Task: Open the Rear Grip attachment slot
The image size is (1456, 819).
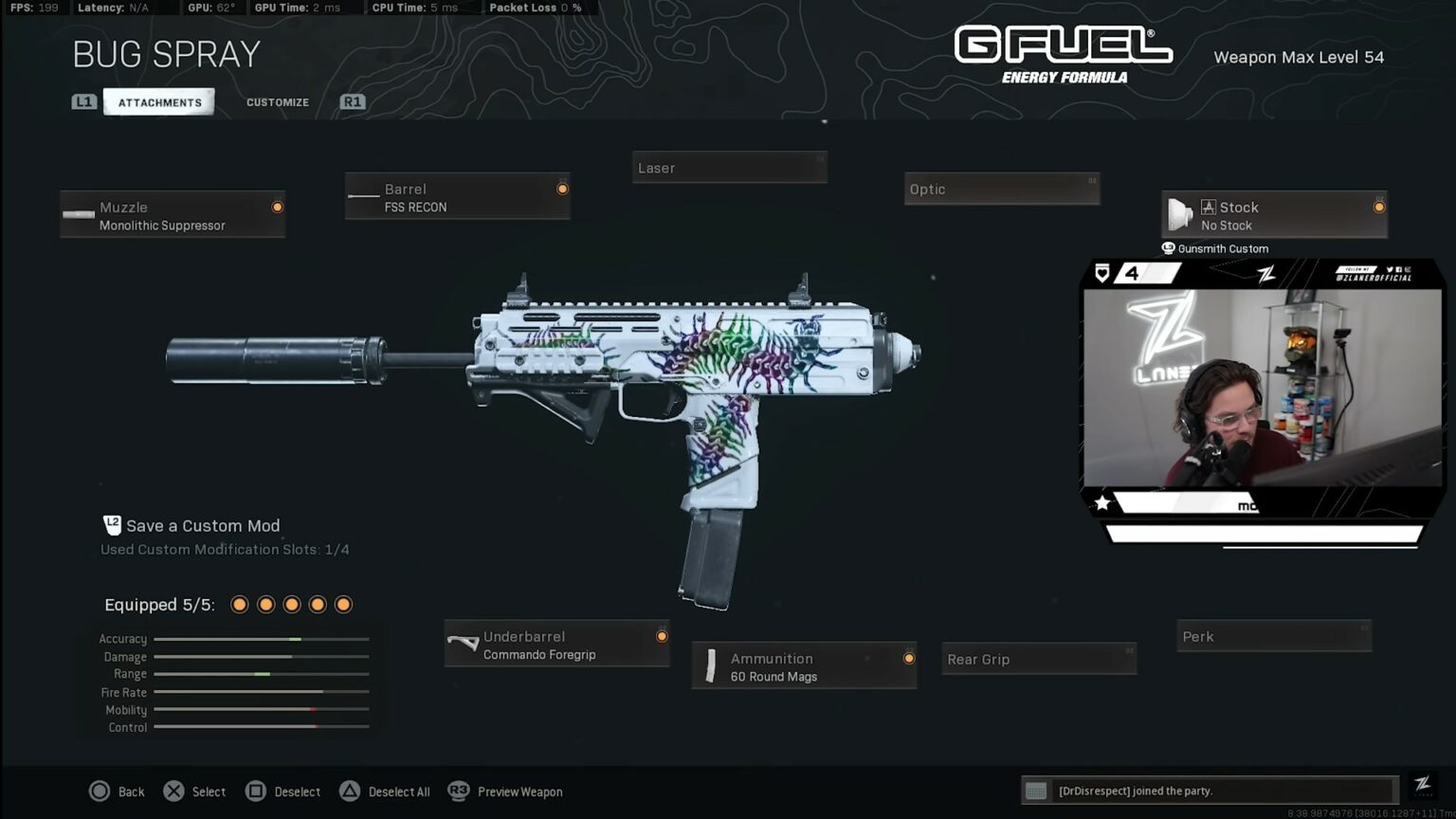Action: point(1039,658)
